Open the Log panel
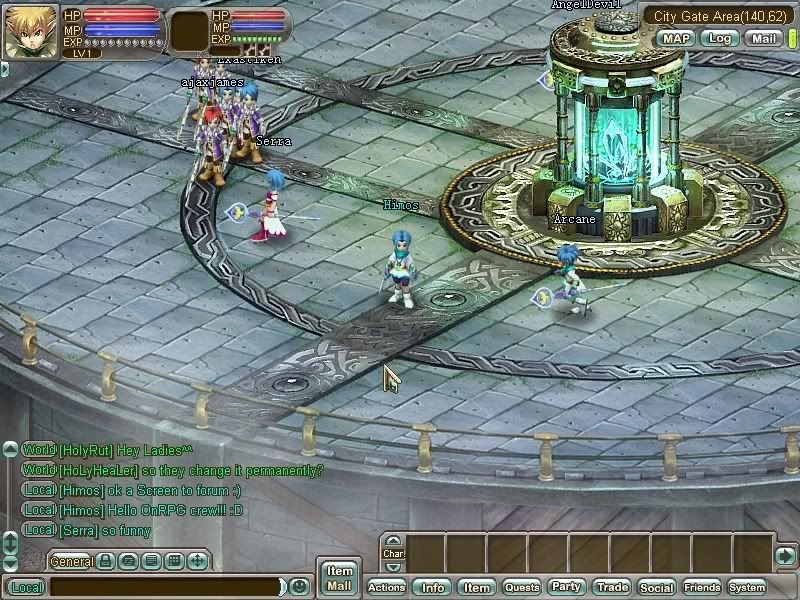Viewport: 800px width, 600px height. (x=719, y=39)
